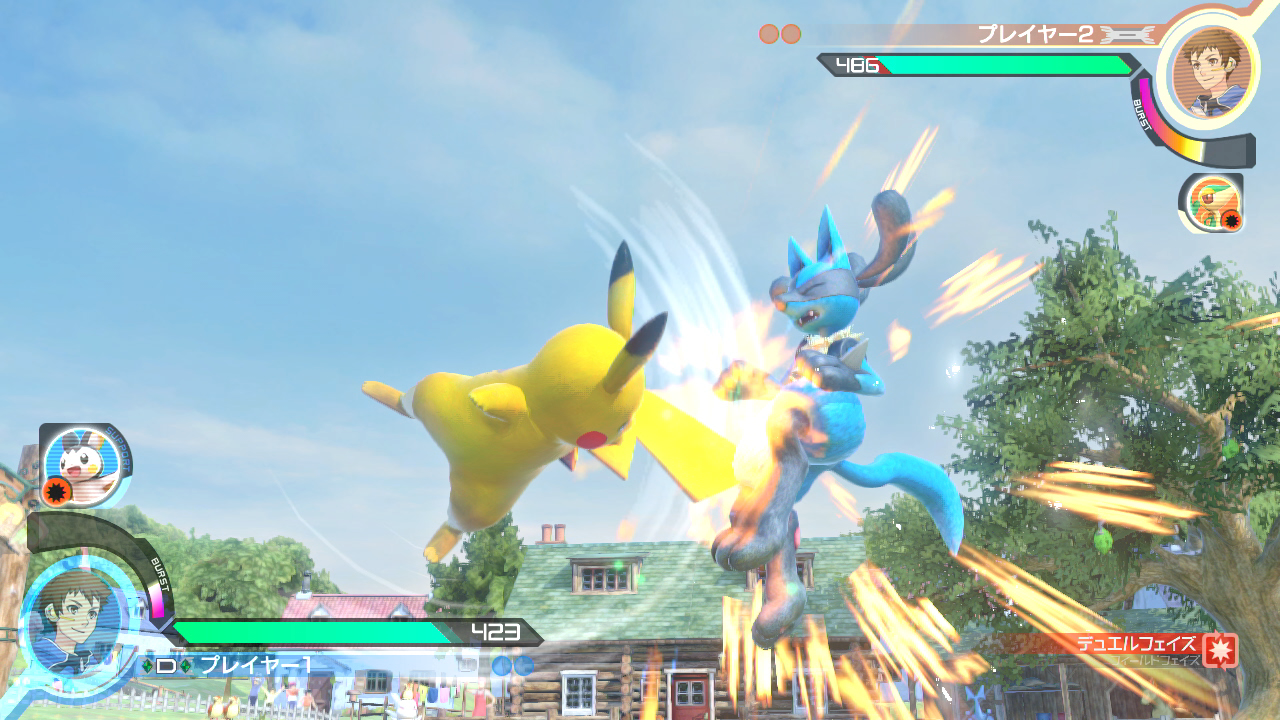Select the Emolga support Pokémon icon

click(87, 464)
